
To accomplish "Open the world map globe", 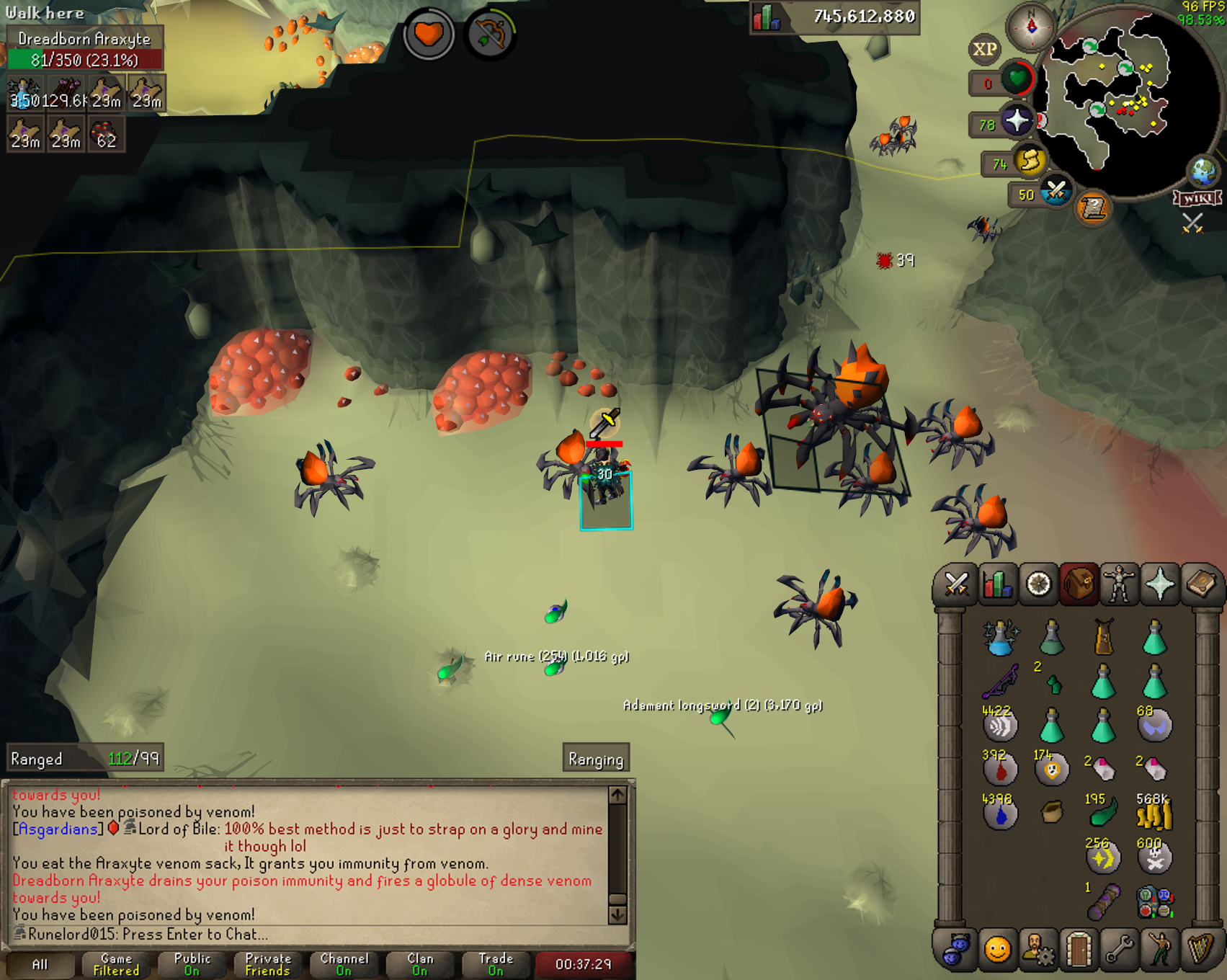I will coord(1203,171).
